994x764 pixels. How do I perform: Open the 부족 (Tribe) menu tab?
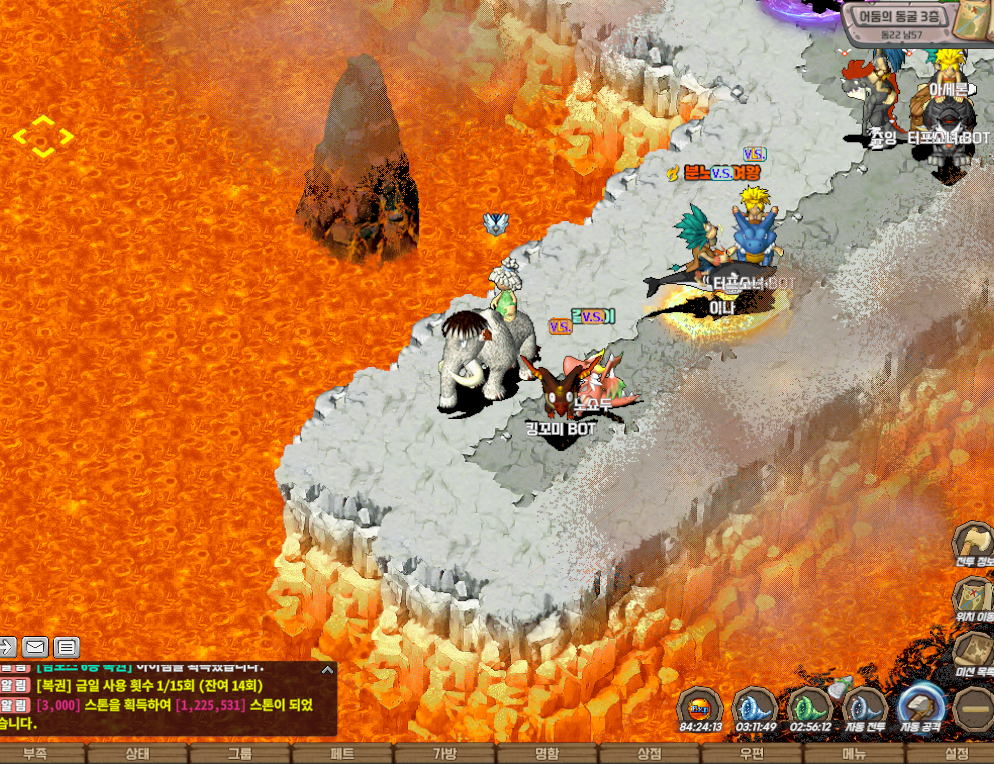click(x=35, y=754)
